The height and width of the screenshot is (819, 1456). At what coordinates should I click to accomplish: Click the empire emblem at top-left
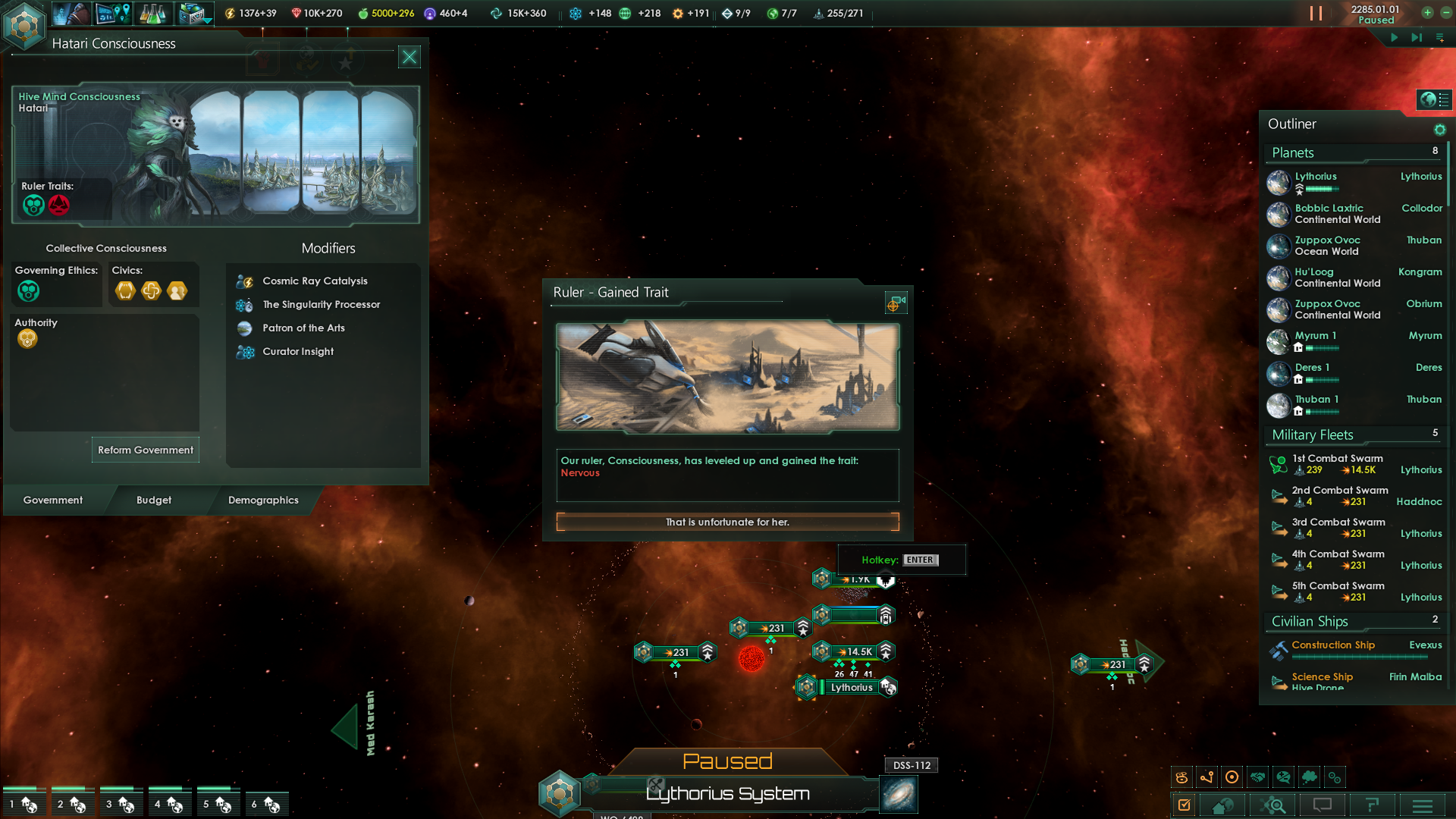tap(24, 25)
